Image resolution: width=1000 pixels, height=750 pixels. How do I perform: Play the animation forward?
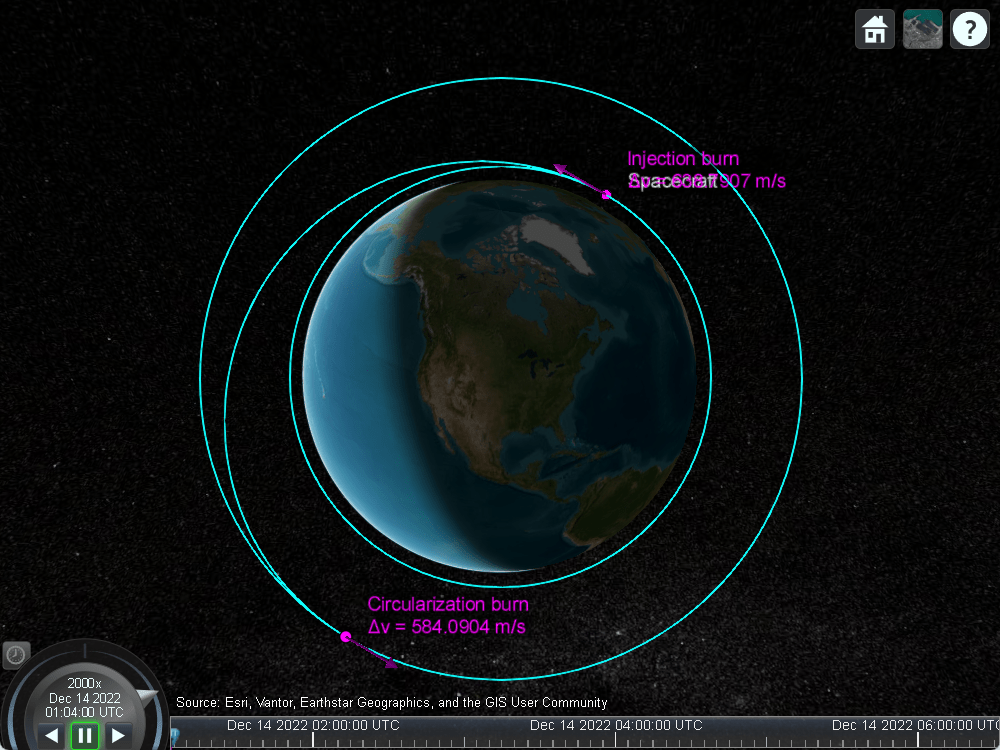(x=118, y=736)
